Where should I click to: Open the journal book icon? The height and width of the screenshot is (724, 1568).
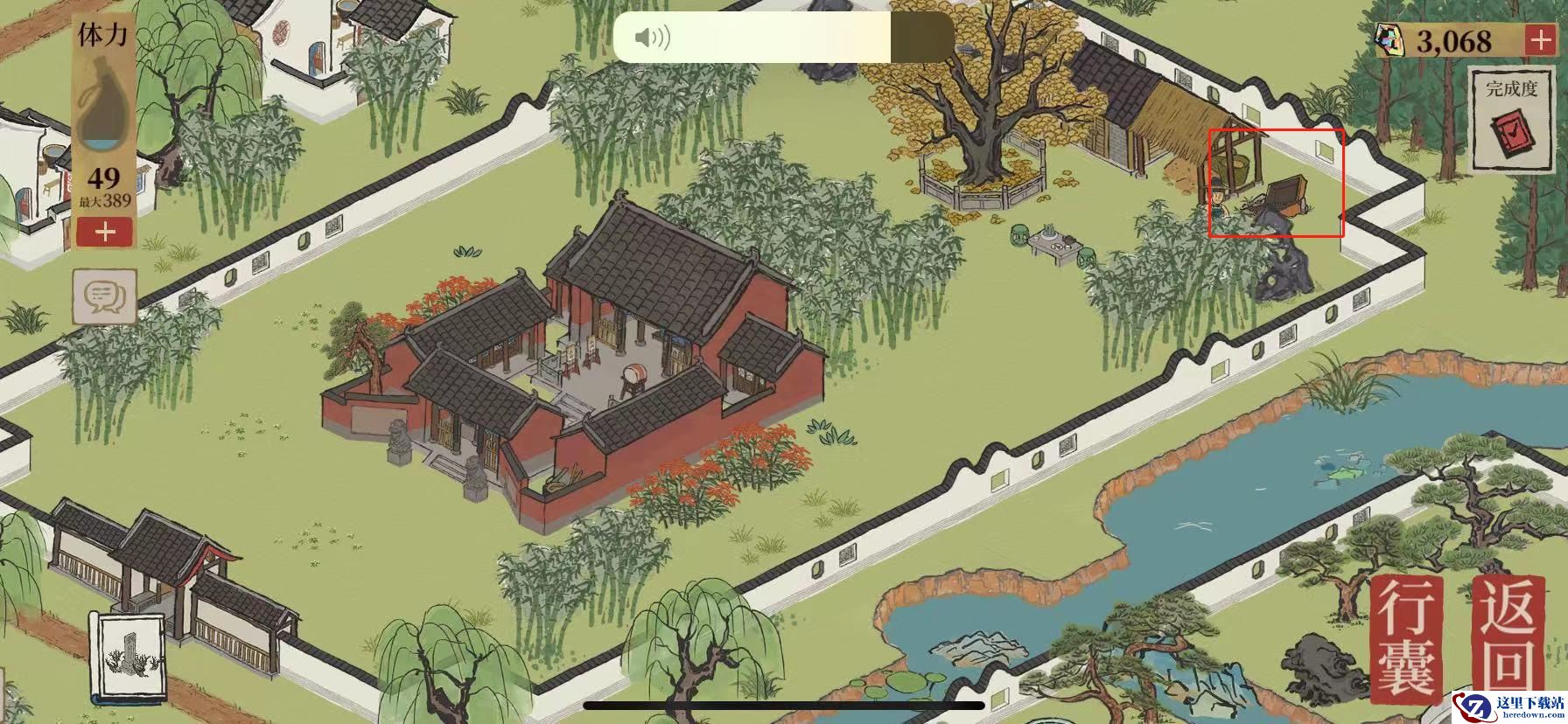[x=129, y=658]
